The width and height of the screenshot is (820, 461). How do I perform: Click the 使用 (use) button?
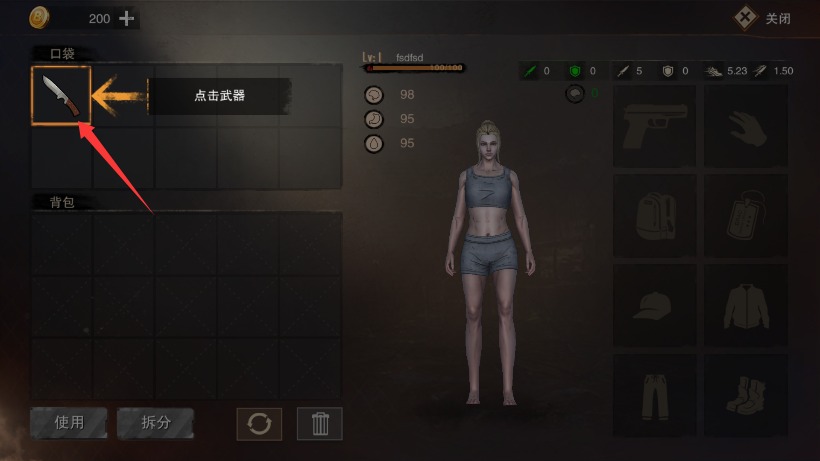point(69,423)
